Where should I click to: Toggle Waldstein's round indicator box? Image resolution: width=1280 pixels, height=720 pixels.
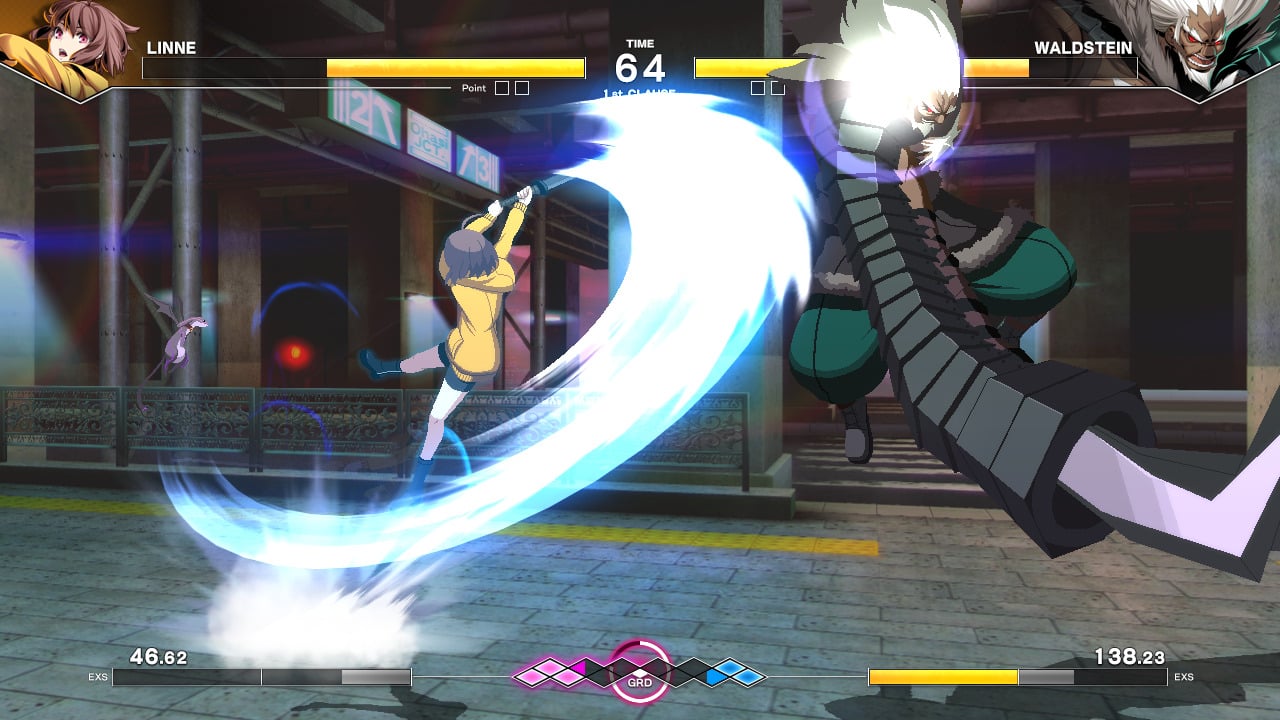(x=759, y=87)
